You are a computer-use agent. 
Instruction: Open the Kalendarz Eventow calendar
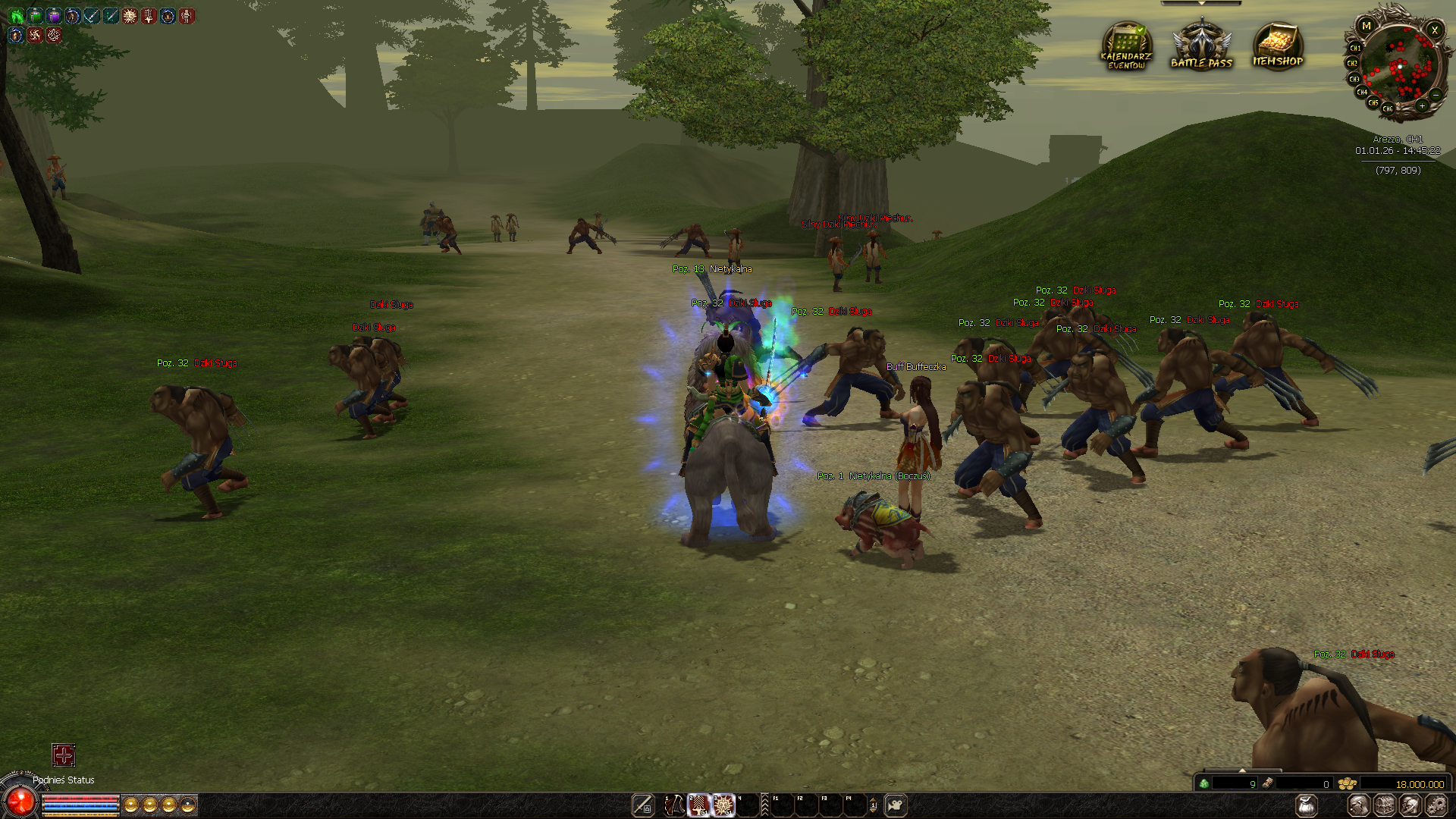point(1126,47)
